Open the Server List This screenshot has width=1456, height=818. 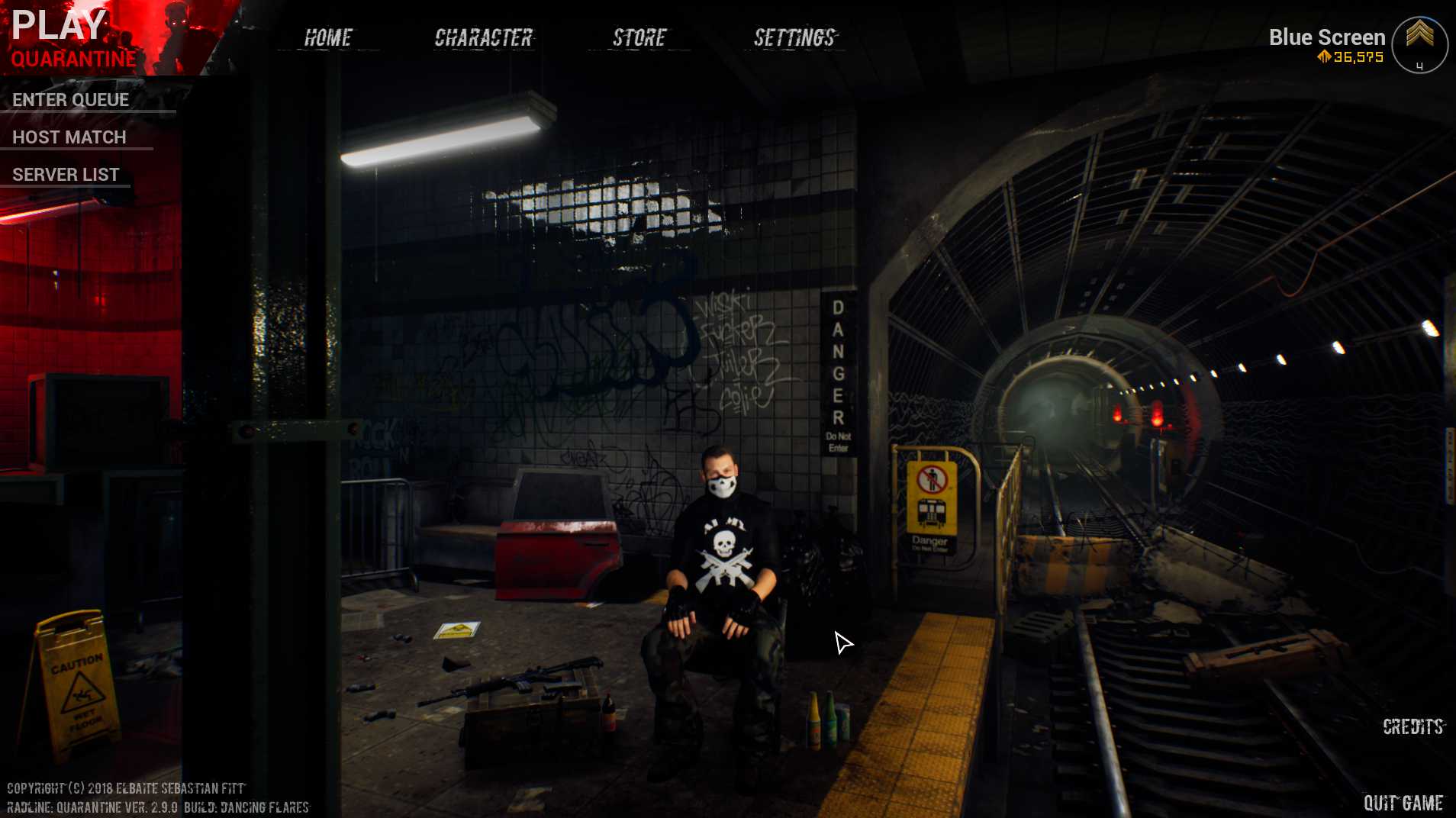(x=66, y=175)
